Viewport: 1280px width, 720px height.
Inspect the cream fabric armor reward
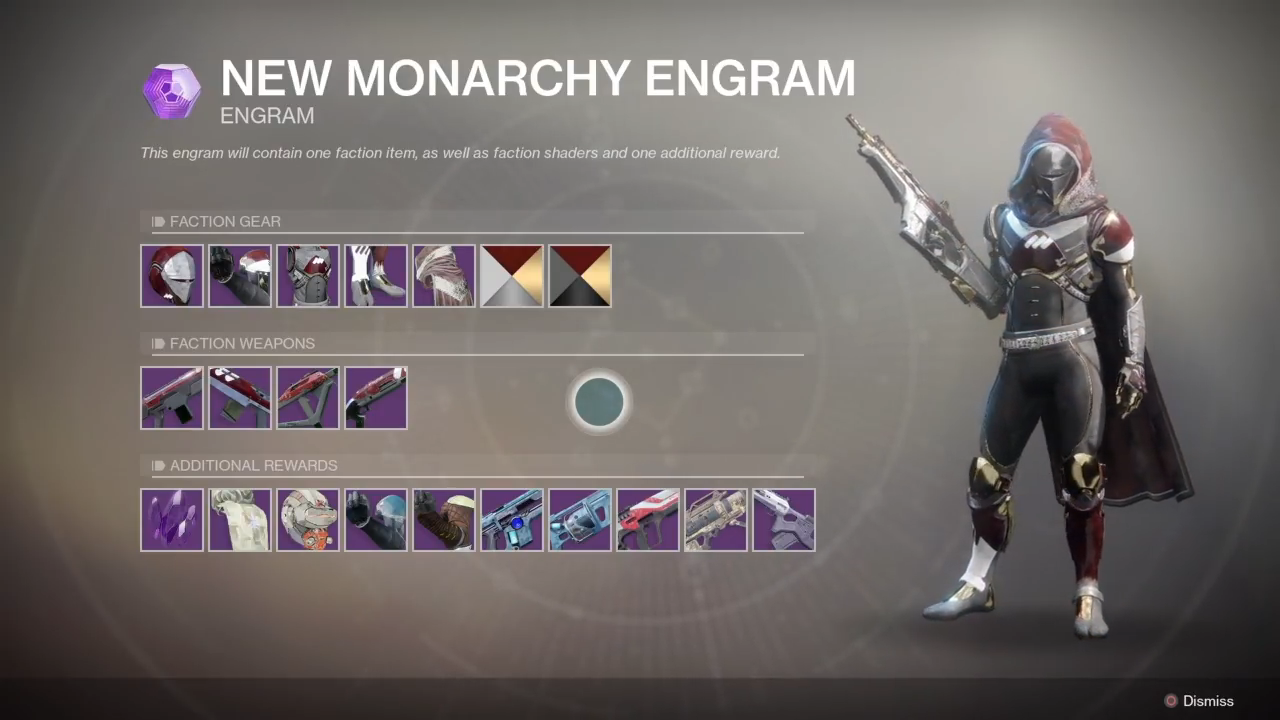(x=240, y=520)
